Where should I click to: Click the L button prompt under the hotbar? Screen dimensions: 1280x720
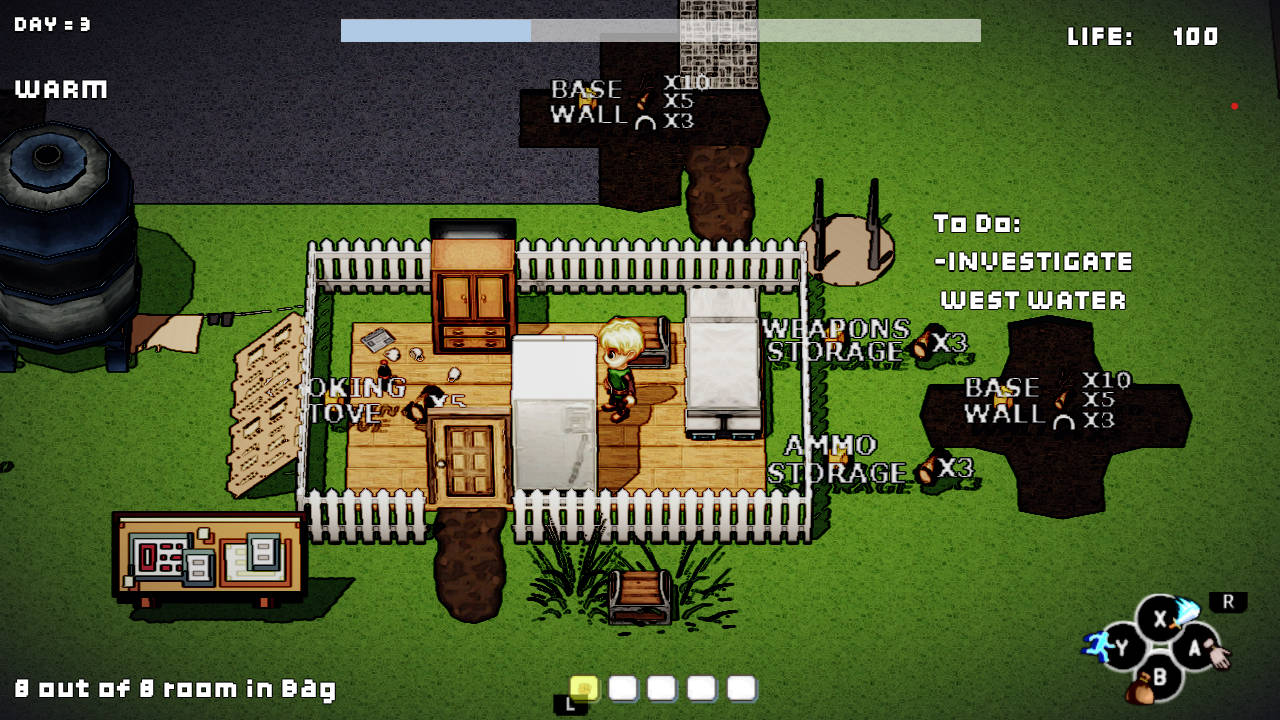(568, 701)
